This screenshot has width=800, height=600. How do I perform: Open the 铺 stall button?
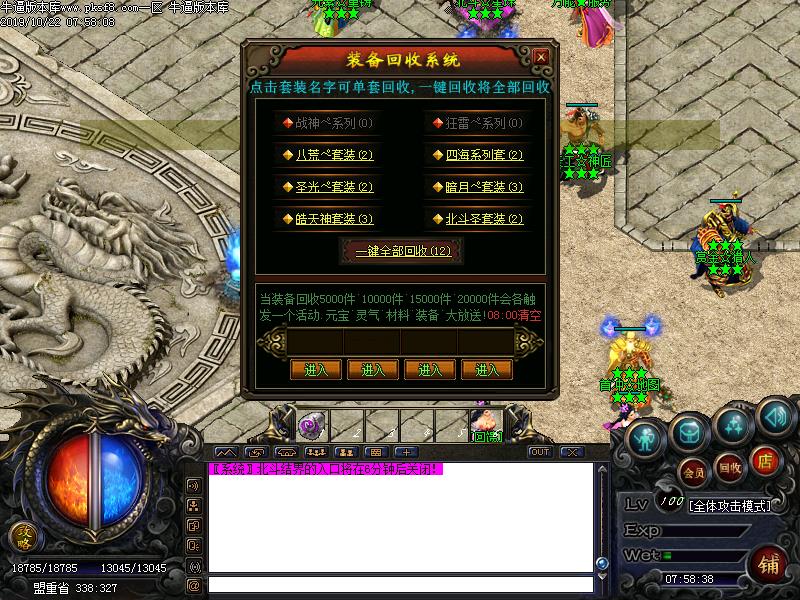point(769,562)
